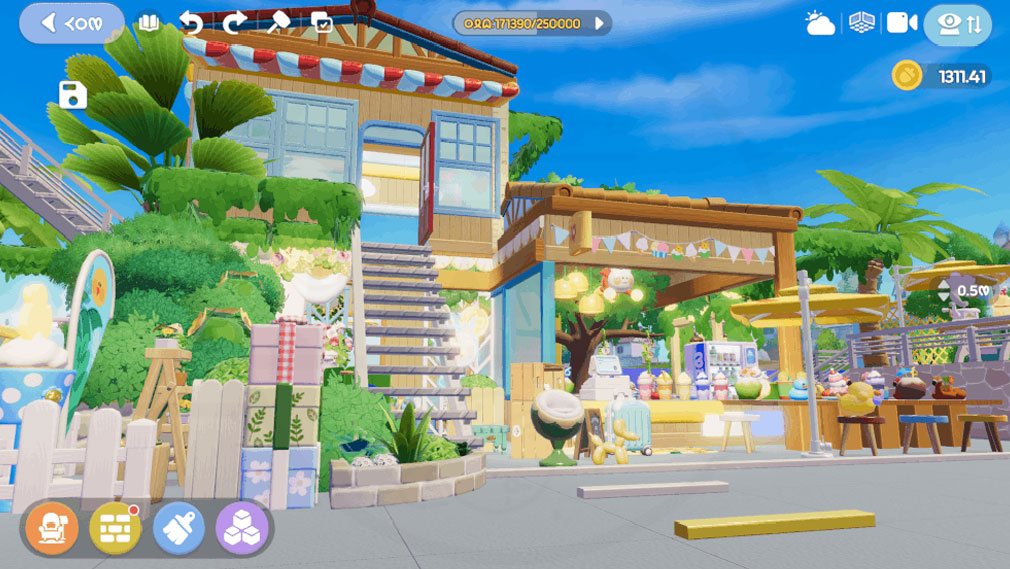Click the acorn coin currency icon
The height and width of the screenshot is (569, 1010).
(x=906, y=76)
